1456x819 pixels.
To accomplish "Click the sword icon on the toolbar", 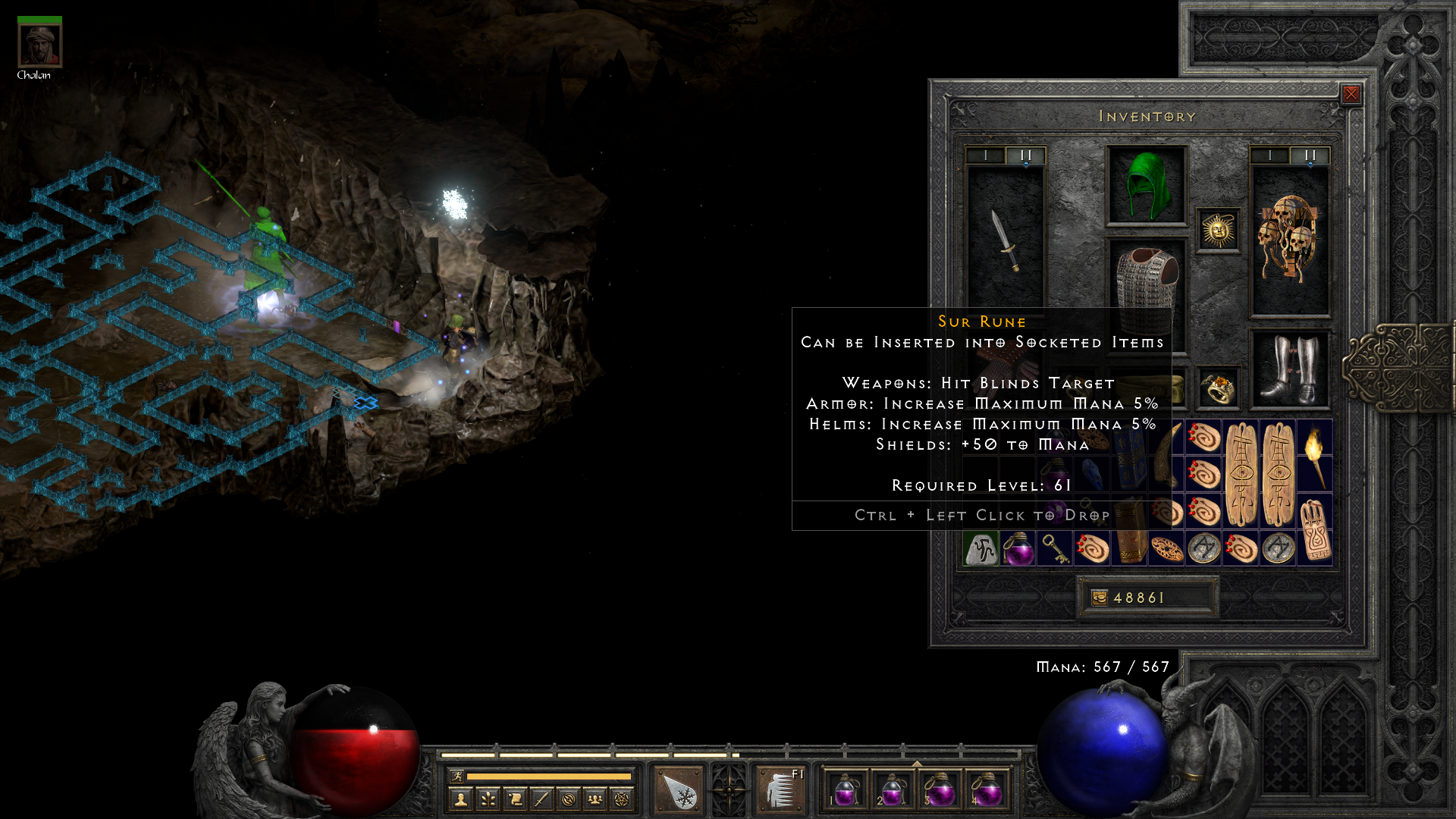I will pyautogui.click(x=541, y=798).
